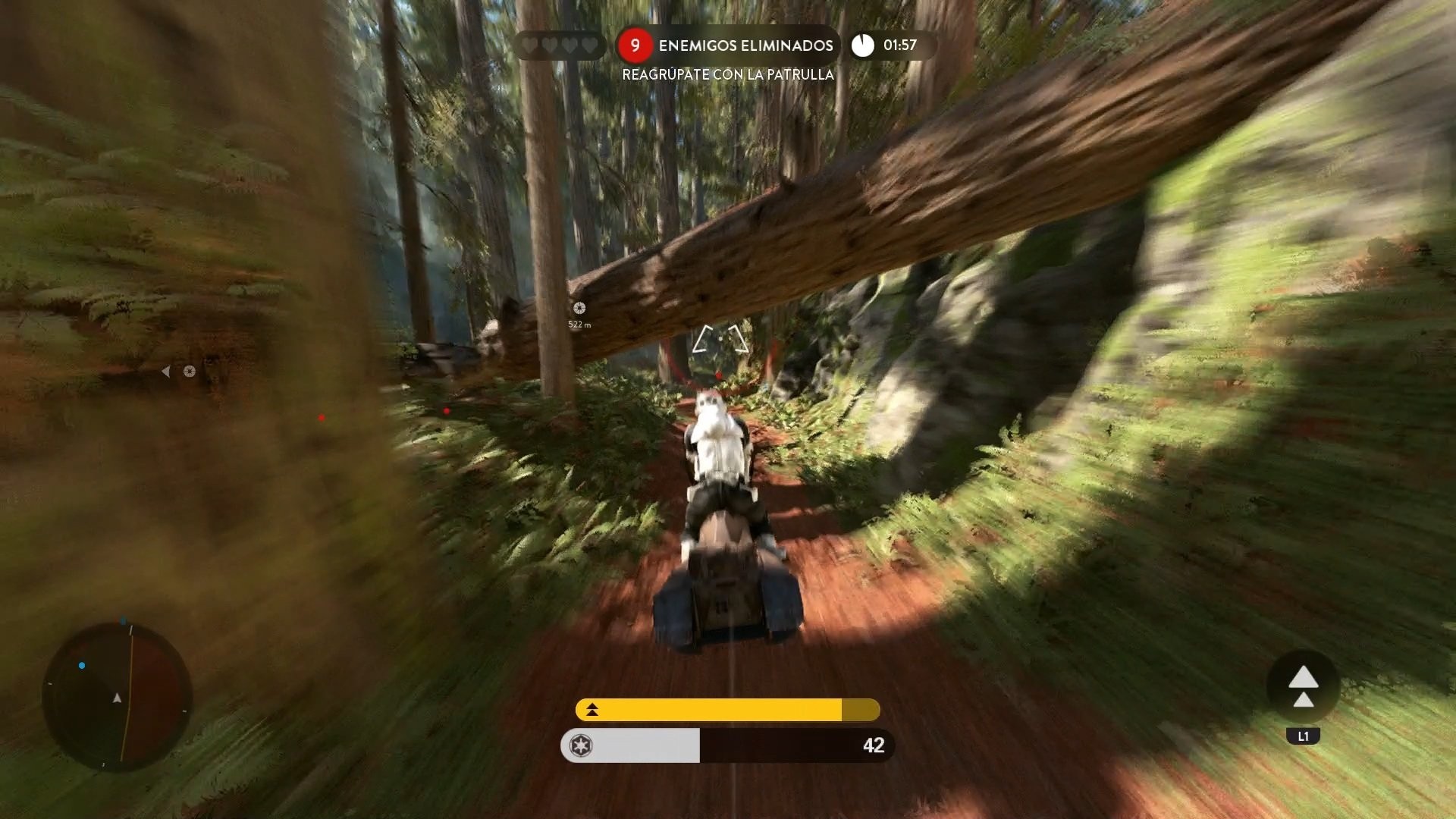Click the REAGRÚPATE CON LA PATRULLA objective text
Viewport: 1456px width, 819px height.
pos(727,75)
